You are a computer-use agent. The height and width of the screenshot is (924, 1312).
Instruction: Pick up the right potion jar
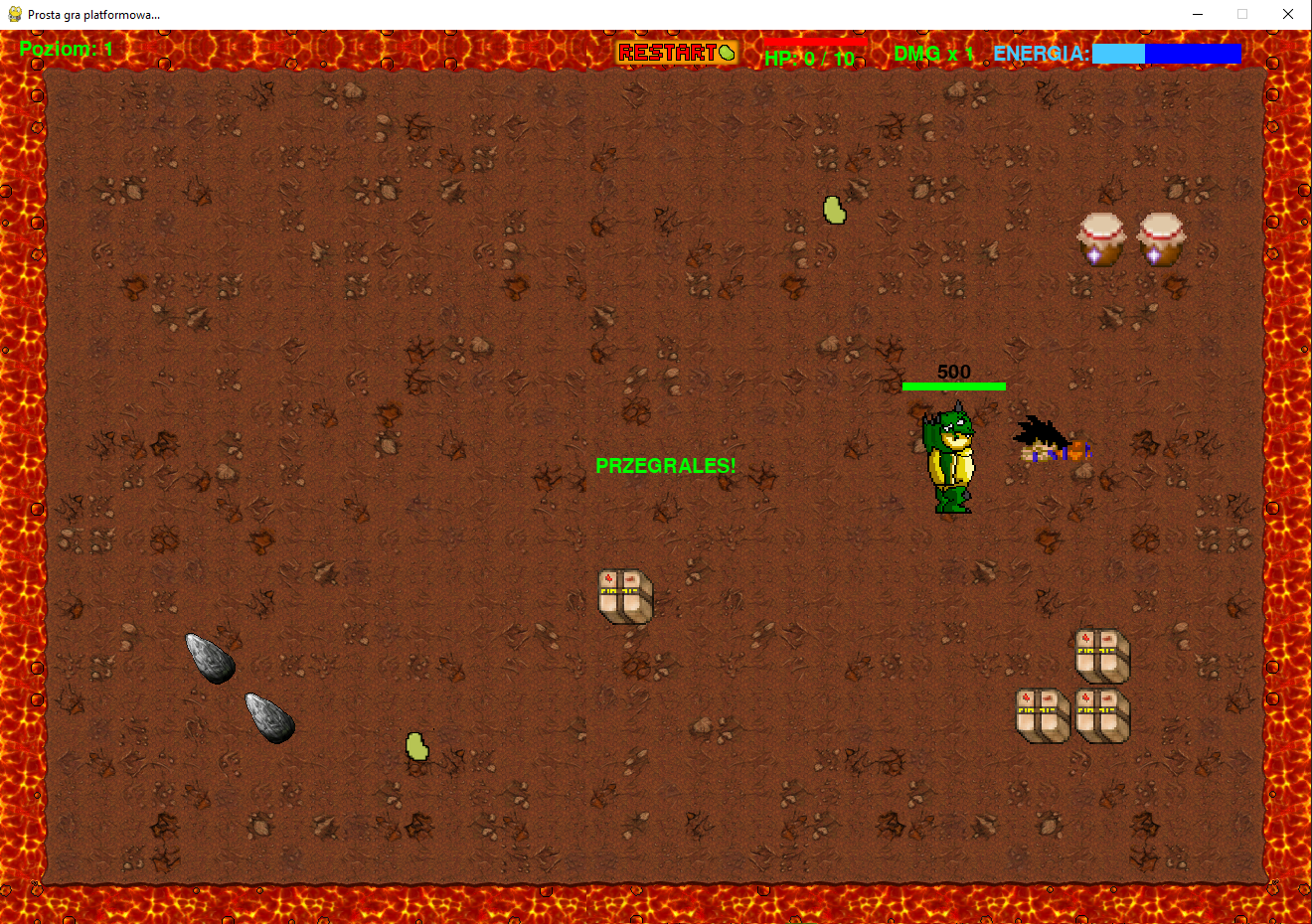[x=1161, y=238]
